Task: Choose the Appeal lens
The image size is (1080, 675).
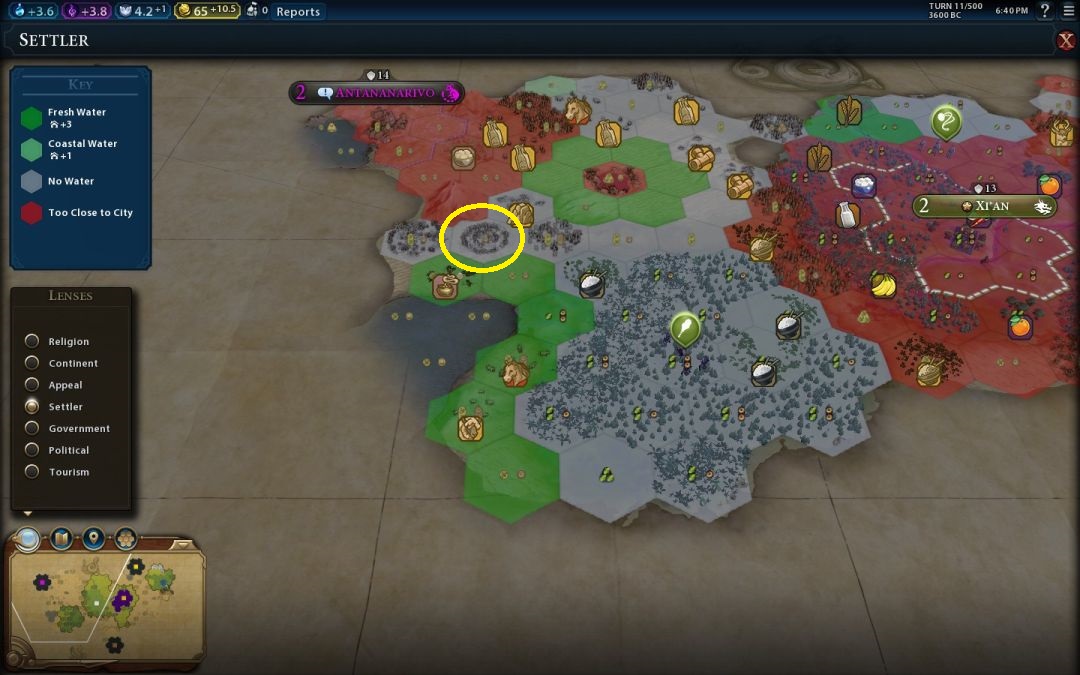Action: tap(33, 385)
